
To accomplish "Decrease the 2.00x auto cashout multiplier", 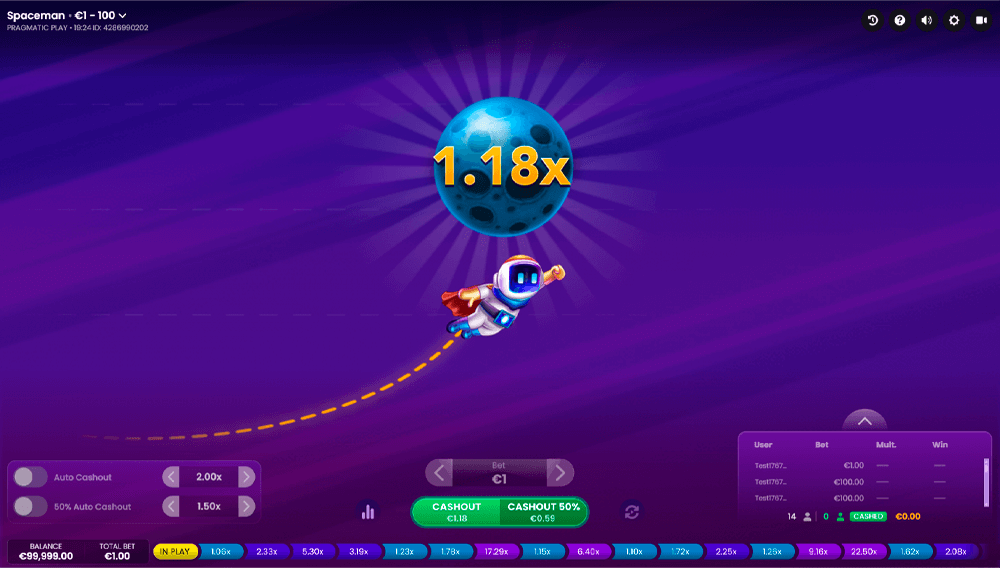I will point(171,477).
